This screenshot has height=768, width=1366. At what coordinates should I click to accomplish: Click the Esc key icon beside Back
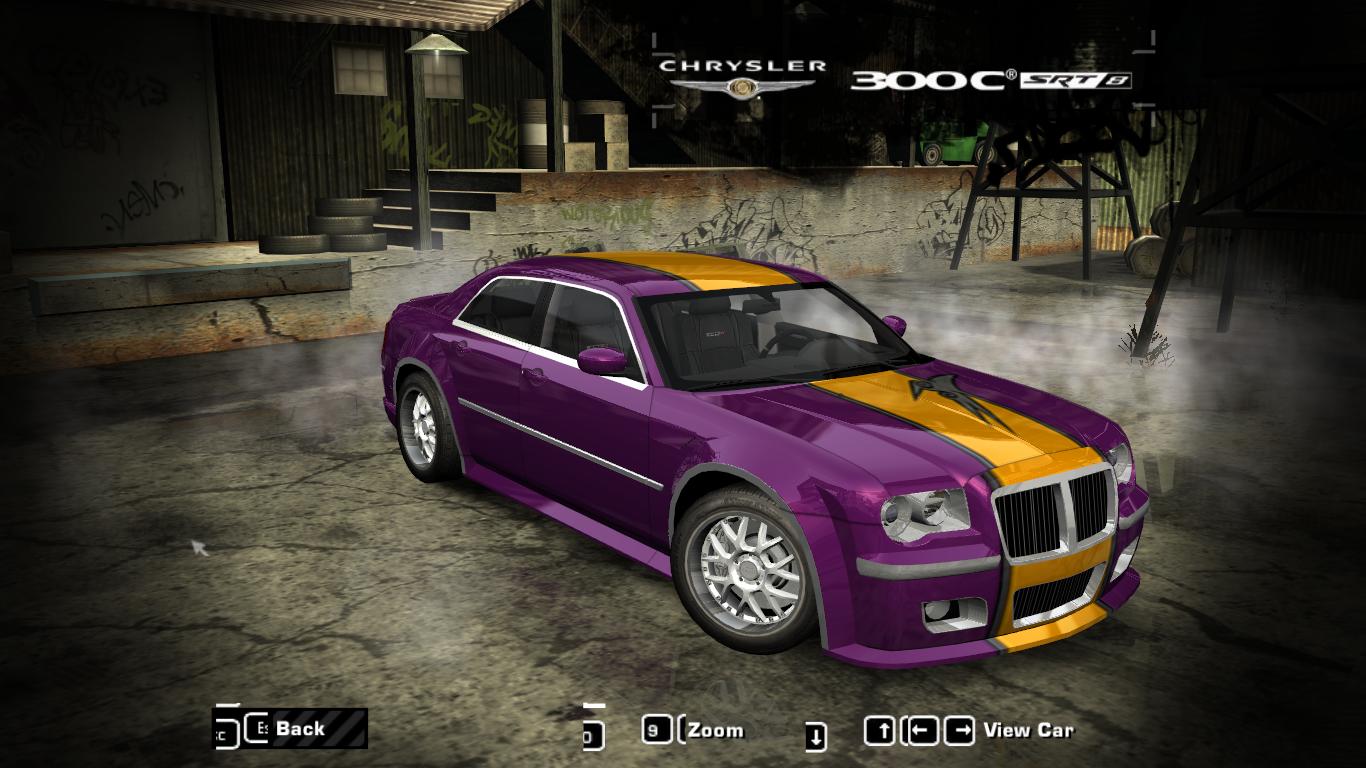tap(259, 729)
